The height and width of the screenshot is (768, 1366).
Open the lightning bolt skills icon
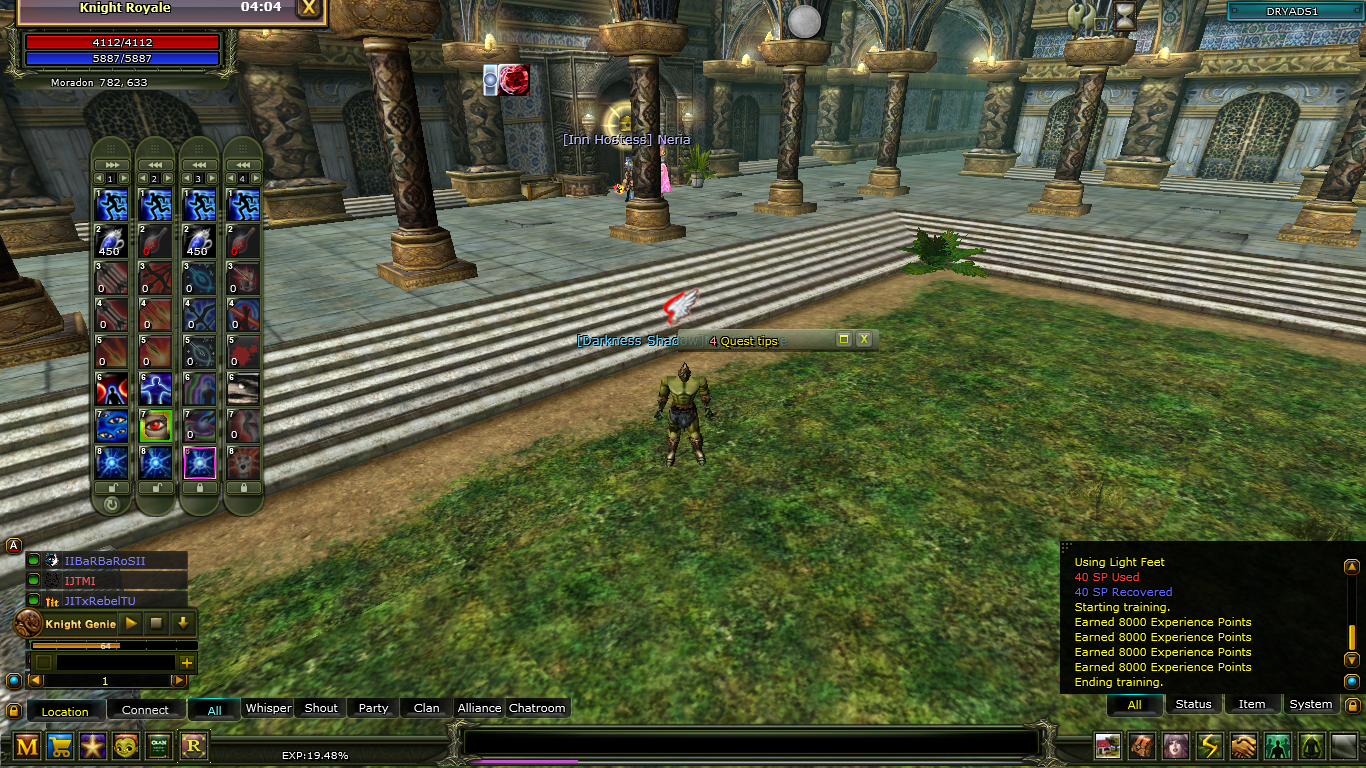(x=1210, y=746)
